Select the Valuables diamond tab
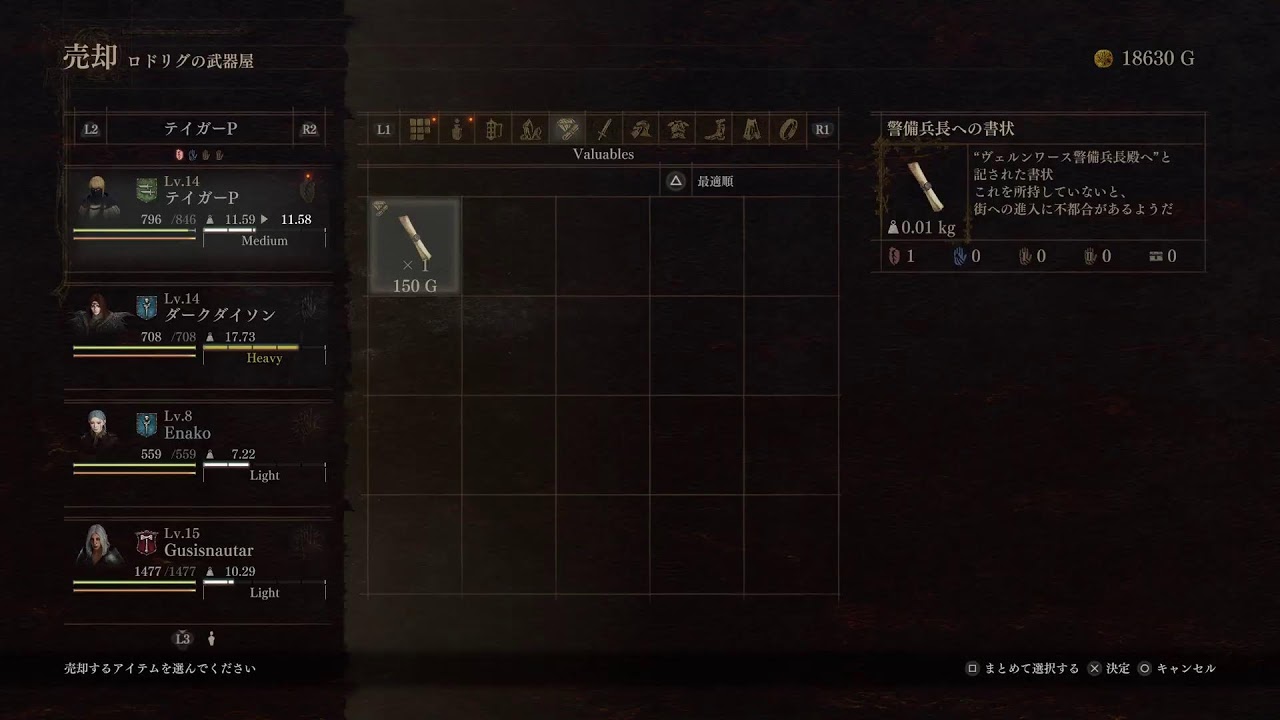This screenshot has height=720, width=1280. click(x=567, y=129)
